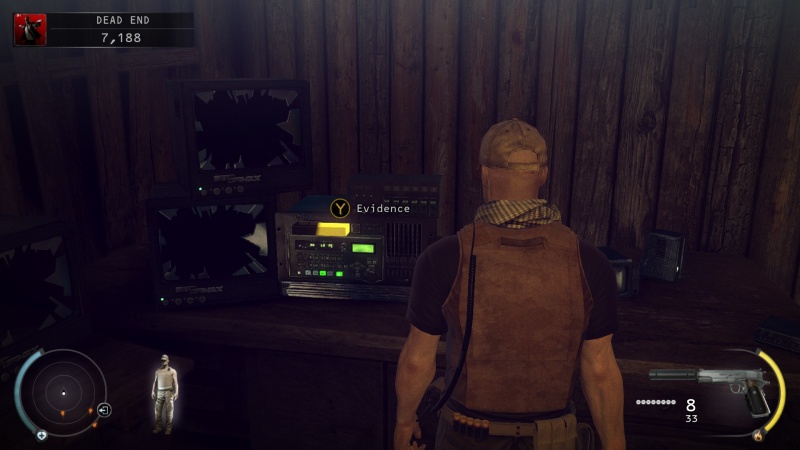Click the circular minimap radar
800x450 pixels.
tap(63, 393)
